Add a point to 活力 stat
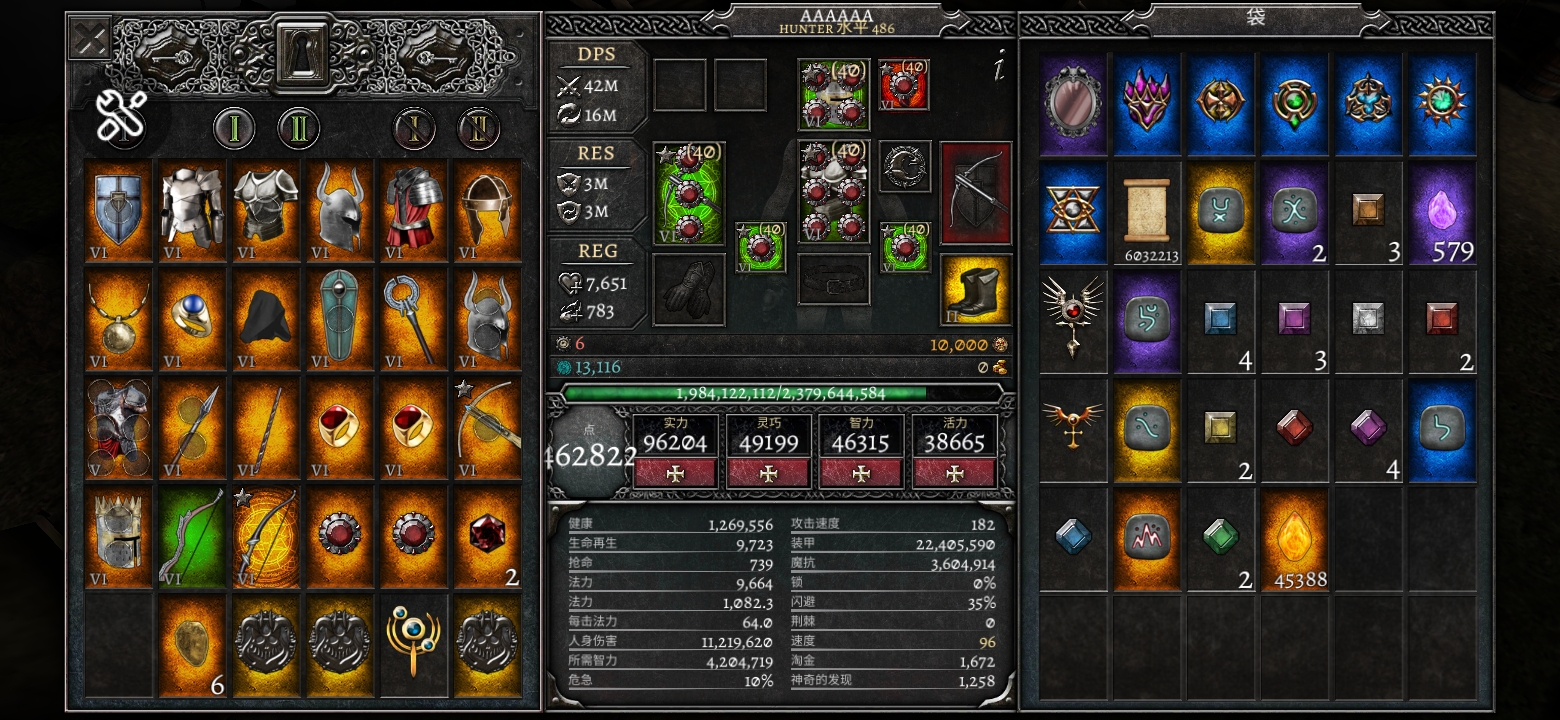The image size is (1560, 720). point(954,473)
